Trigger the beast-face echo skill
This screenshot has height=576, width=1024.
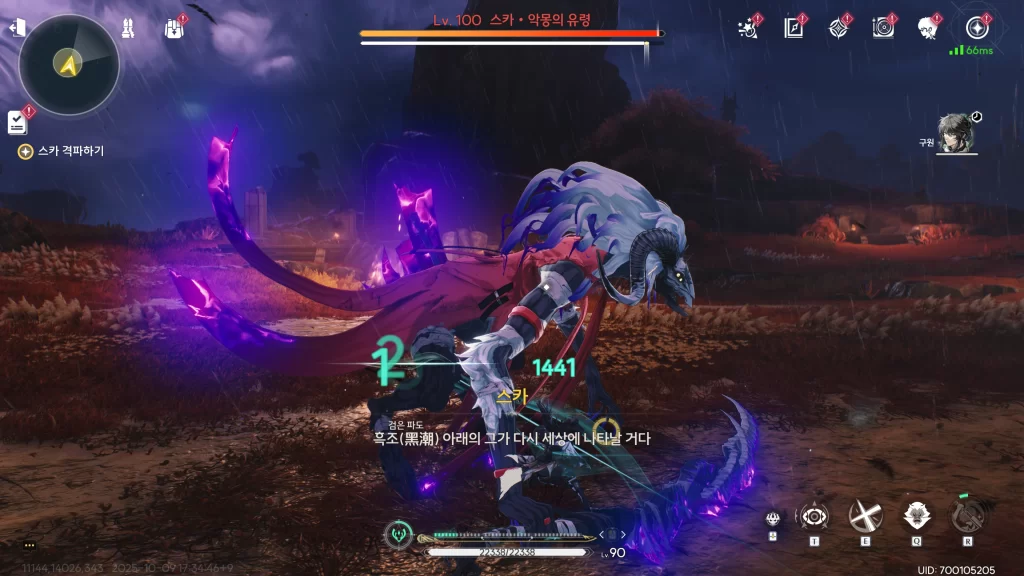pyautogui.click(x=915, y=516)
